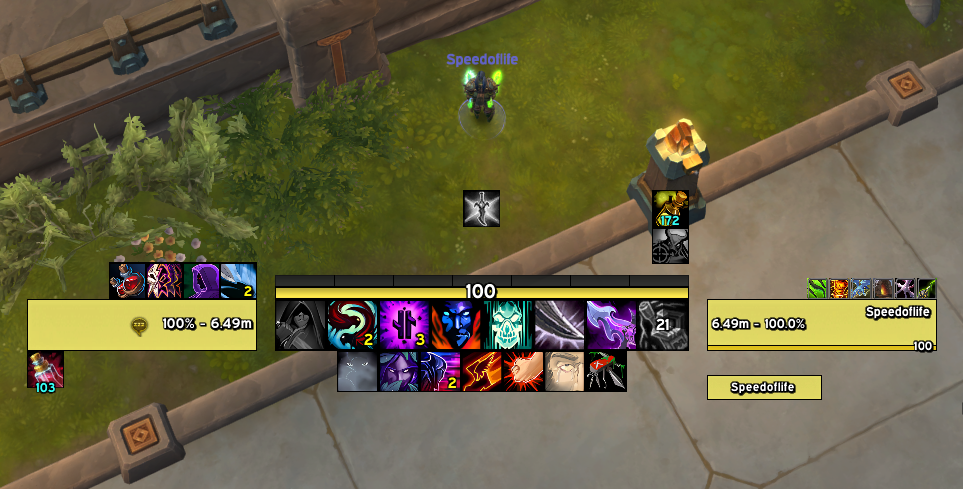The width and height of the screenshot is (963, 489).
Task: Click the white dagger icon above the bar
Action: [x=481, y=208]
